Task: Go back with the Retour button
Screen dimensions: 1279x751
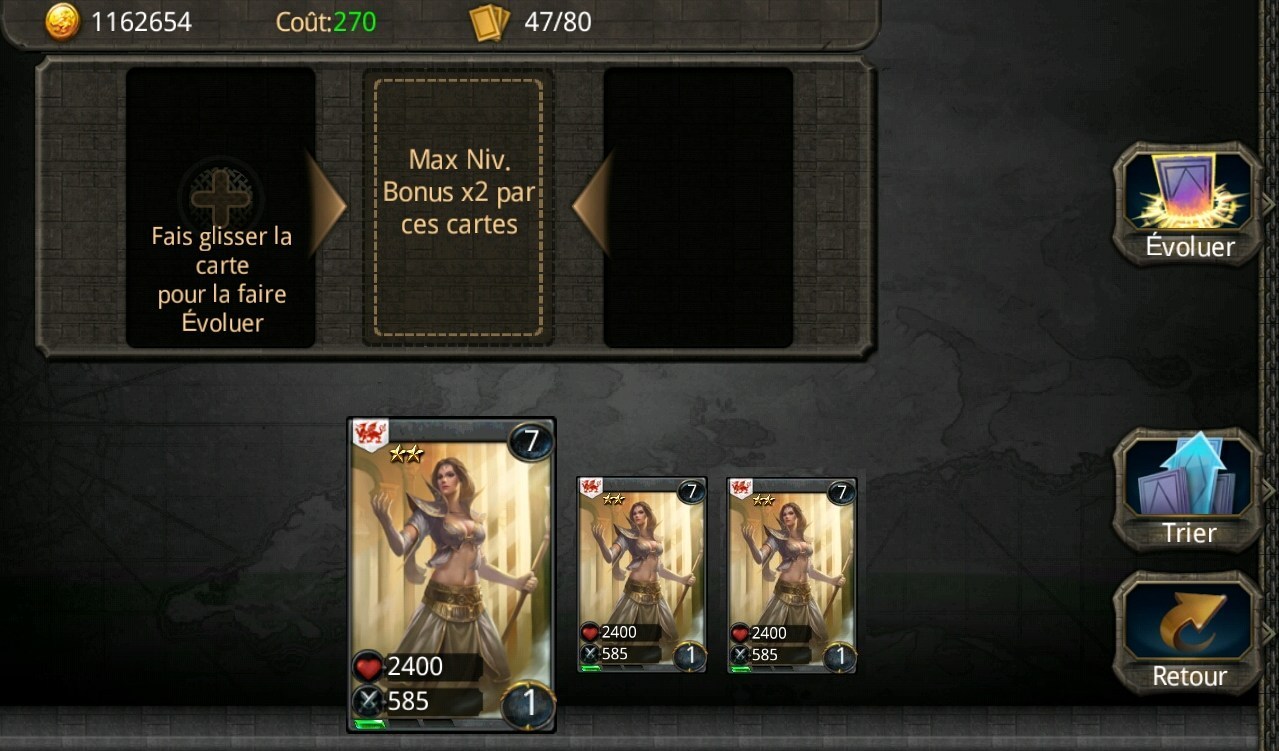Action: (1189, 634)
